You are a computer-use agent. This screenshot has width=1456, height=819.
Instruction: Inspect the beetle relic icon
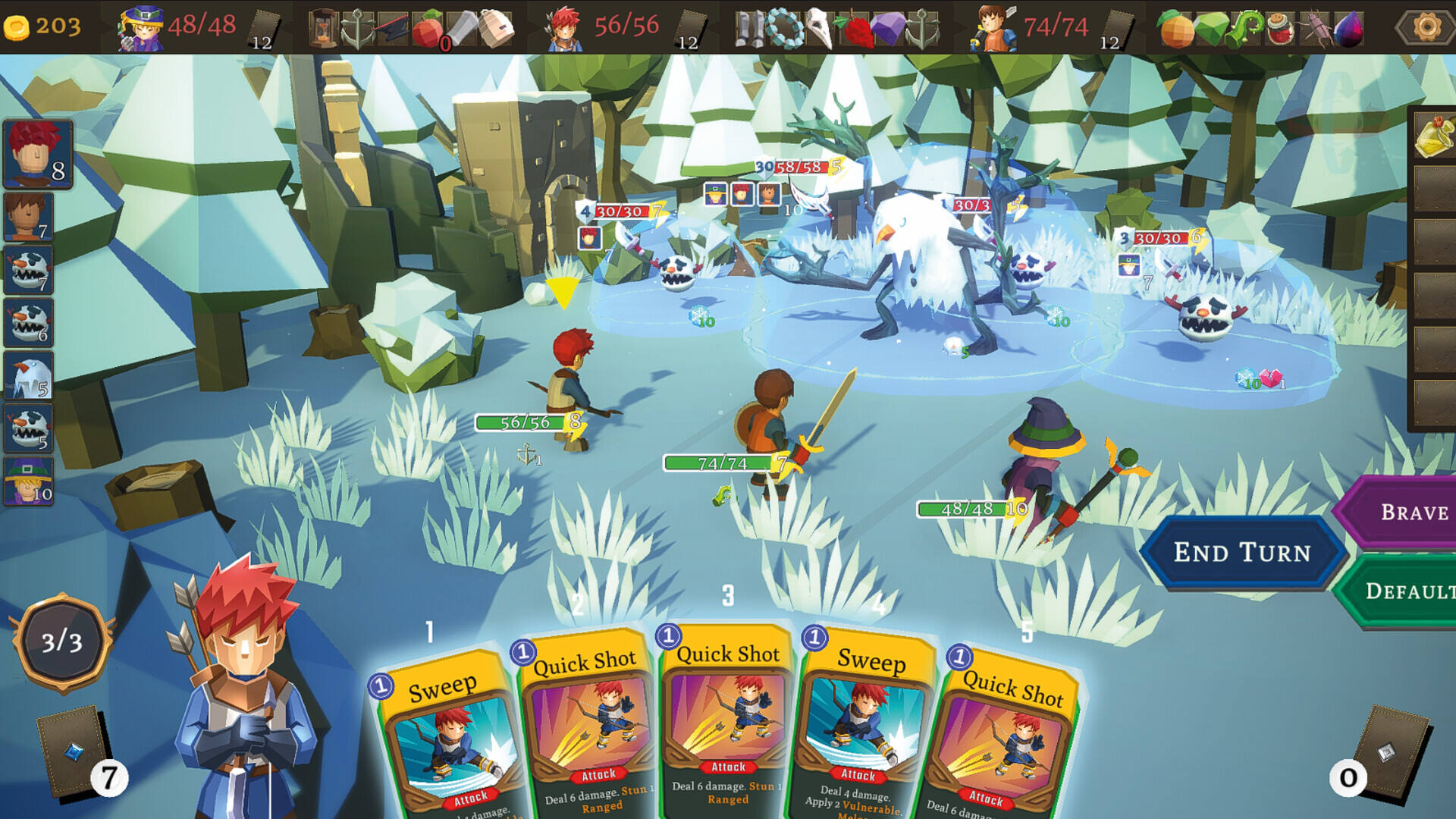1316,29
